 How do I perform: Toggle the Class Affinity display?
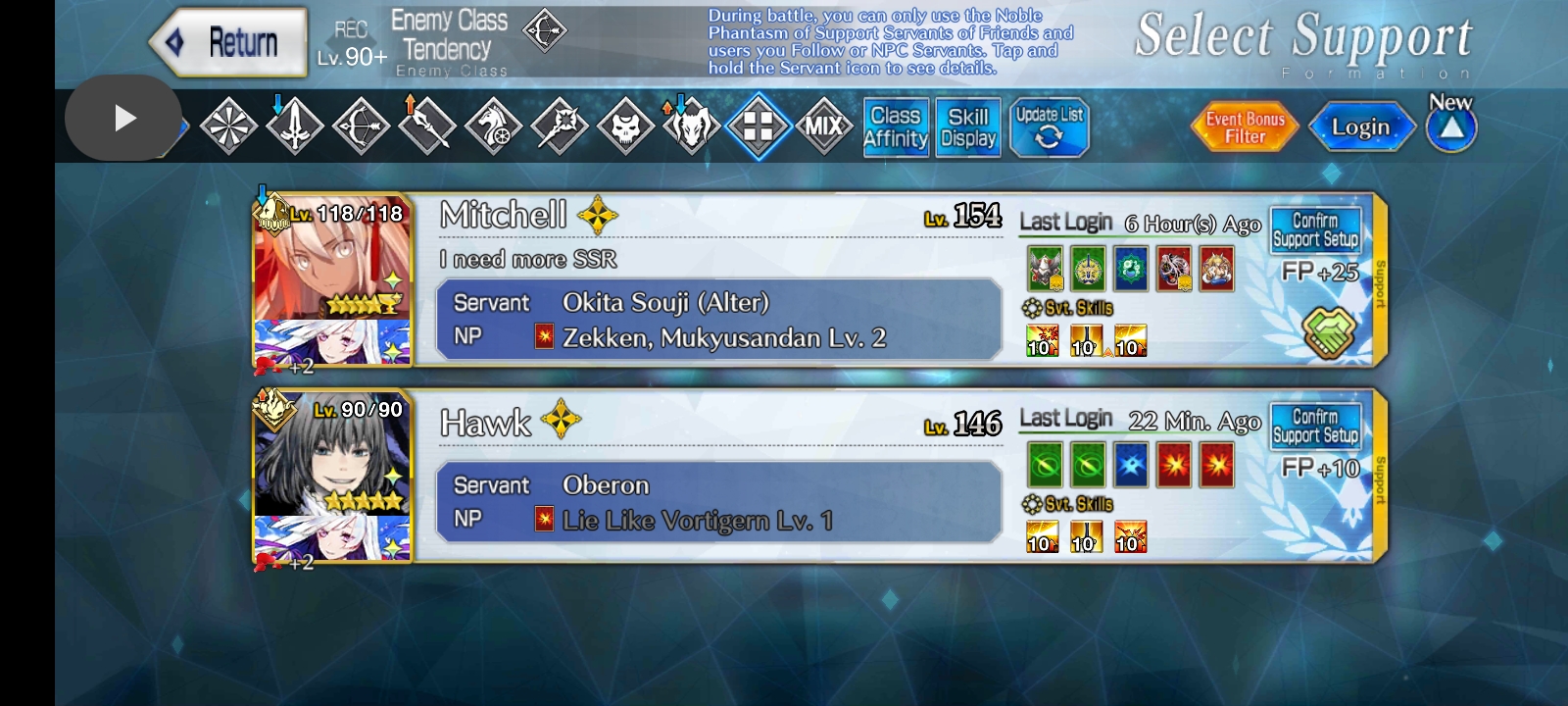tap(895, 127)
